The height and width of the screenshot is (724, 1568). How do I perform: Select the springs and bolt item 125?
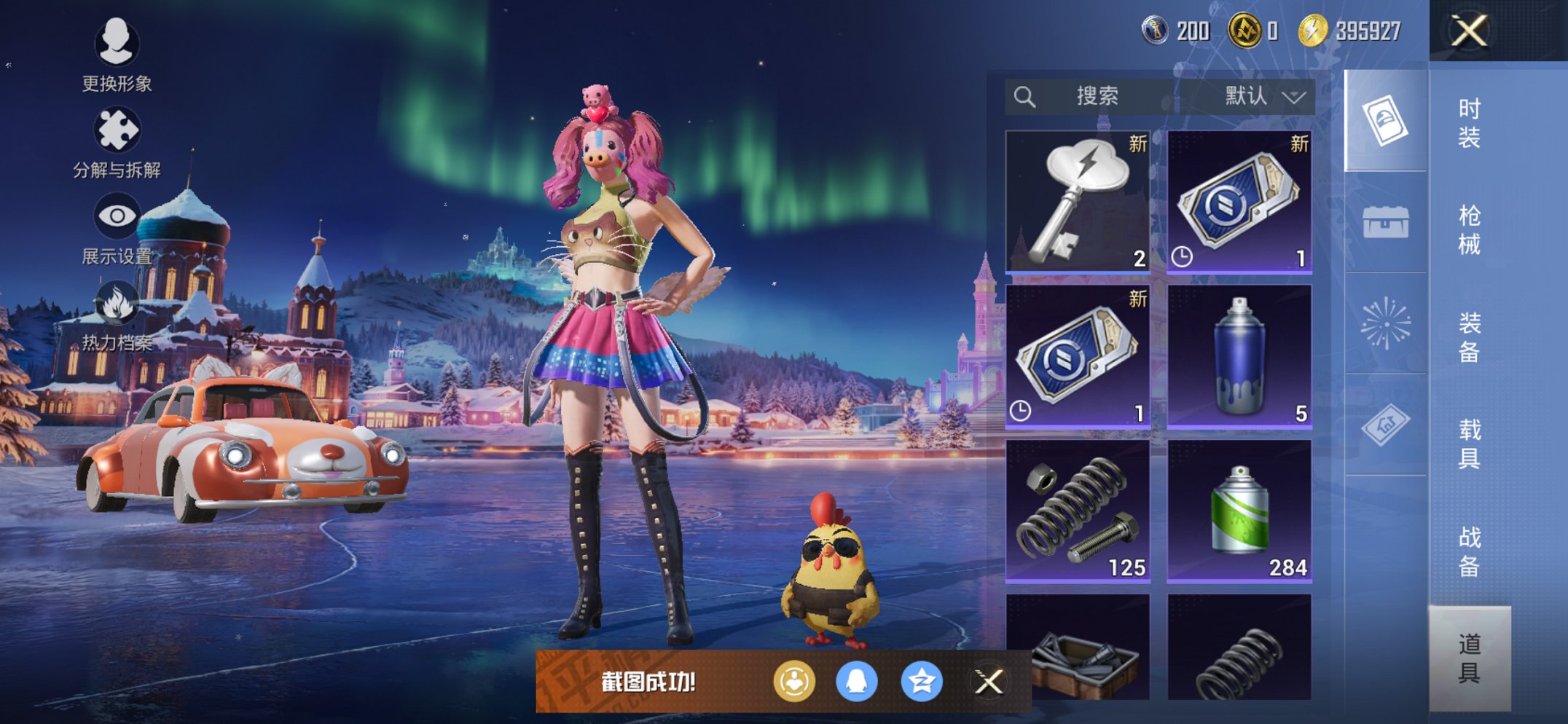(1078, 511)
